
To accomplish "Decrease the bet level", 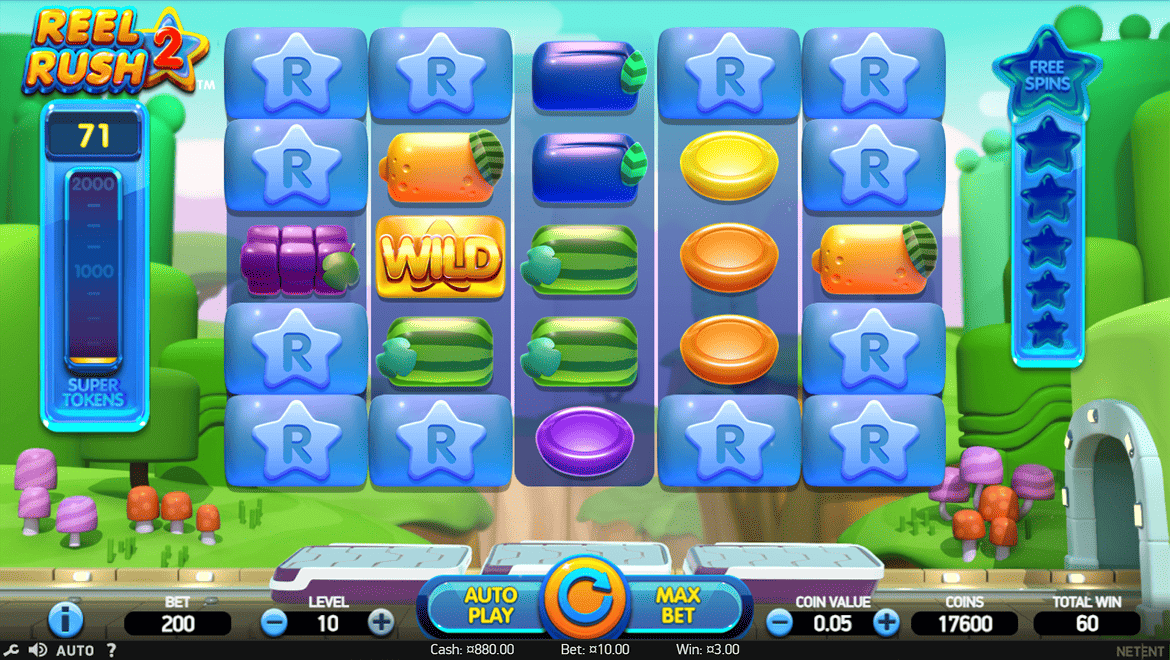I will click(x=274, y=623).
